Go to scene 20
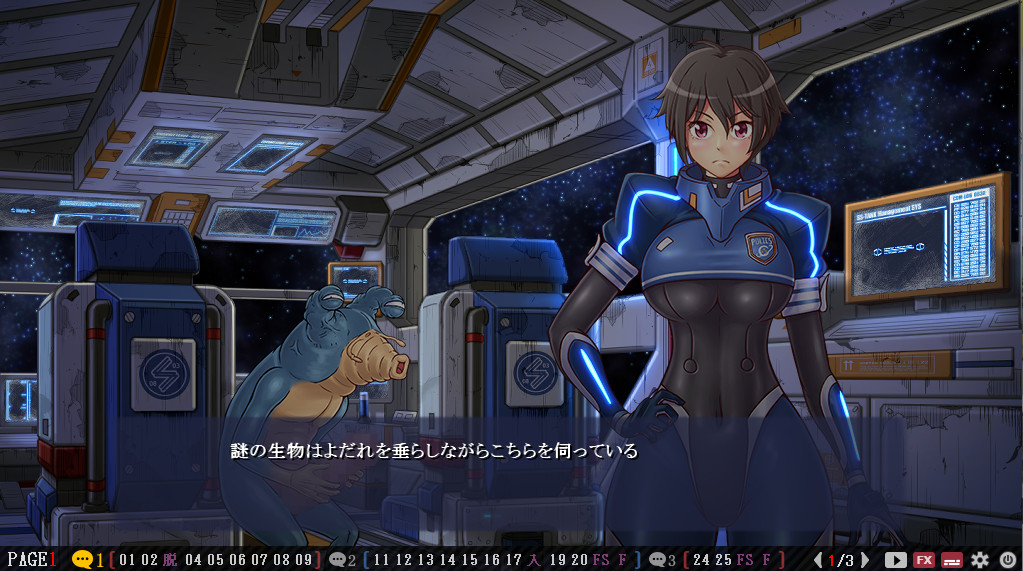Viewport: 1023px width, 571px height. click(x=579, y=560)
